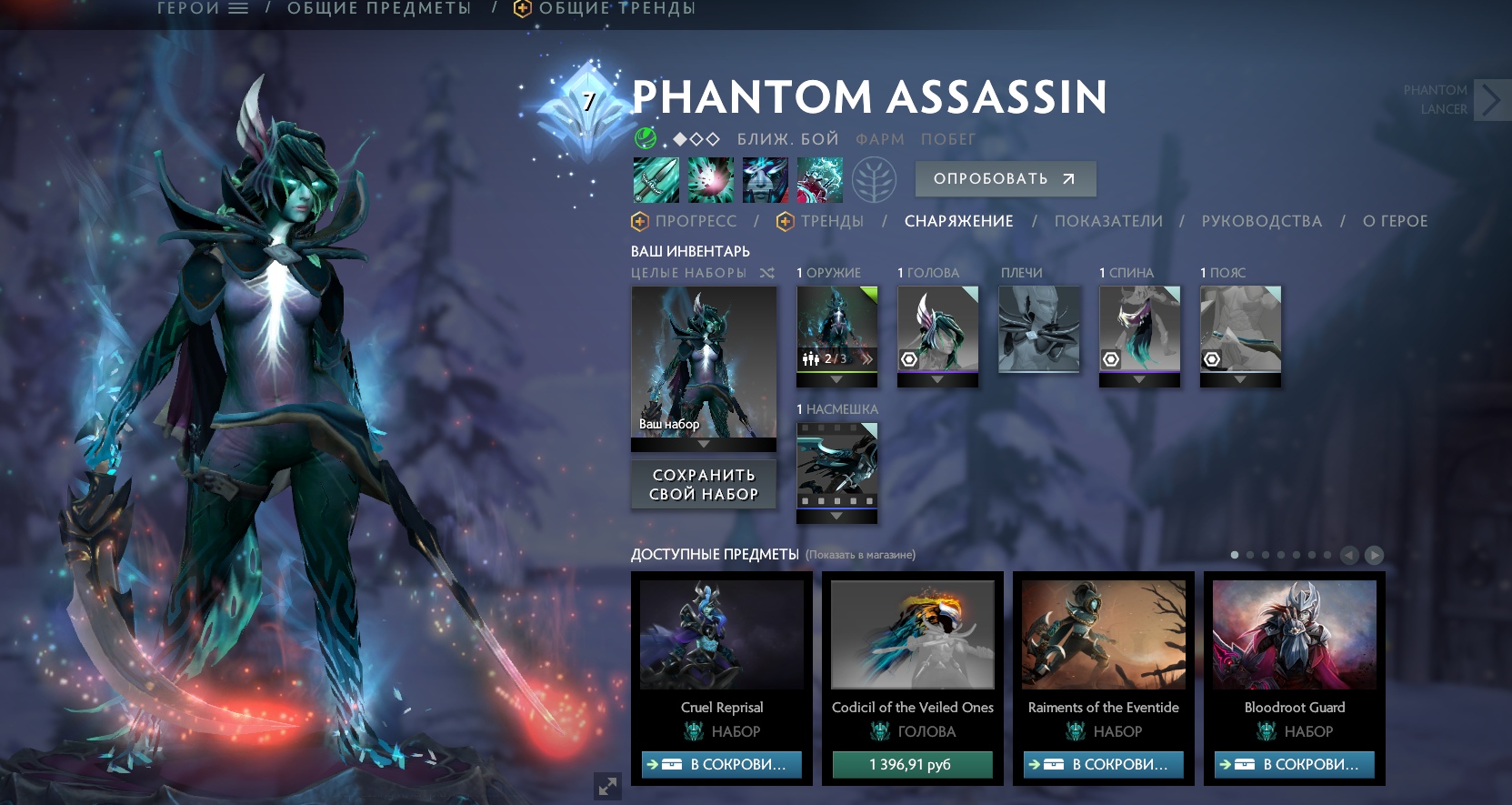1512x805 pixels.
Task: Open the empty ПЛЕЧИ shoulders slot
Action: click(x=1039, y=329)
